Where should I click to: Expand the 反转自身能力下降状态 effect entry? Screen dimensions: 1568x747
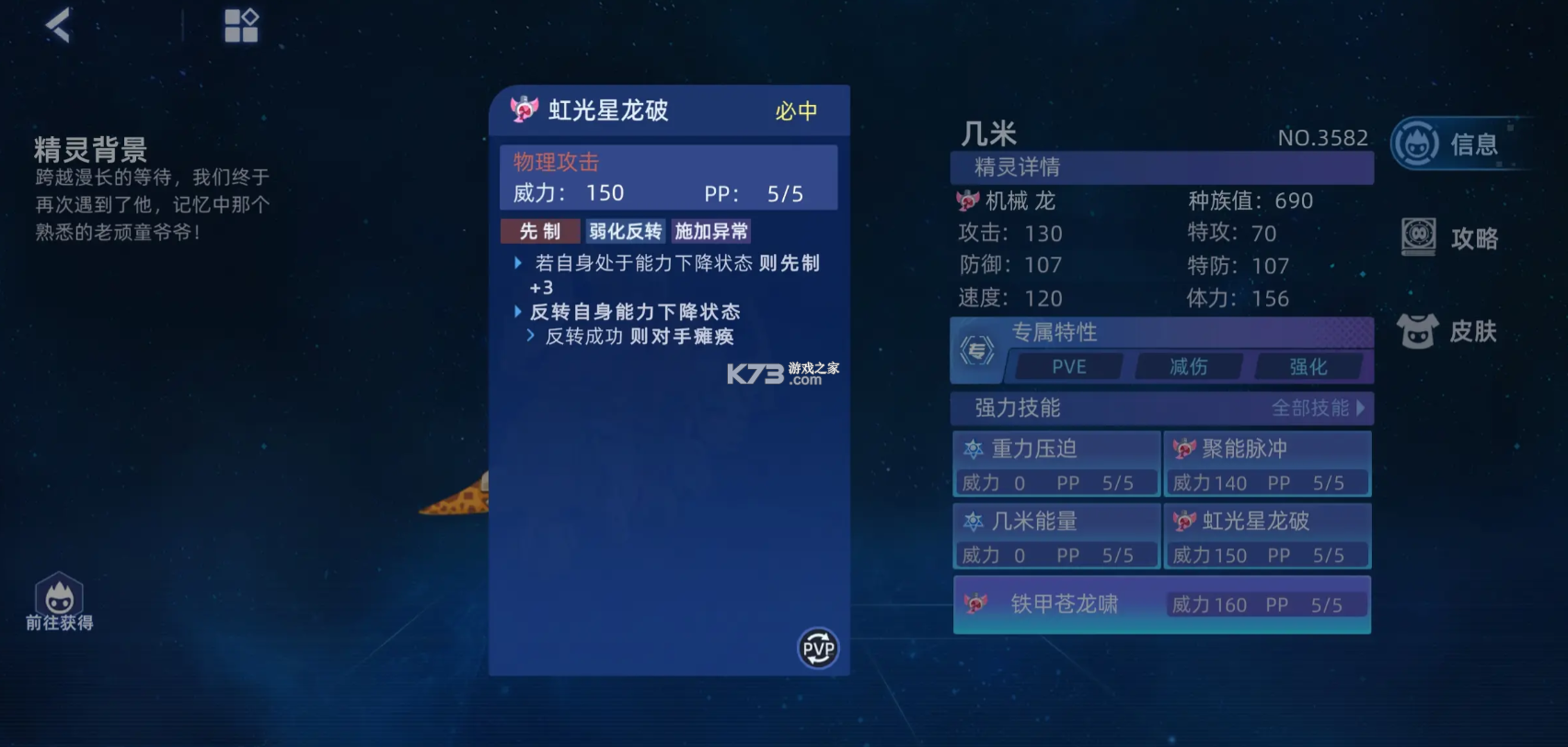[x=518, y=312]
